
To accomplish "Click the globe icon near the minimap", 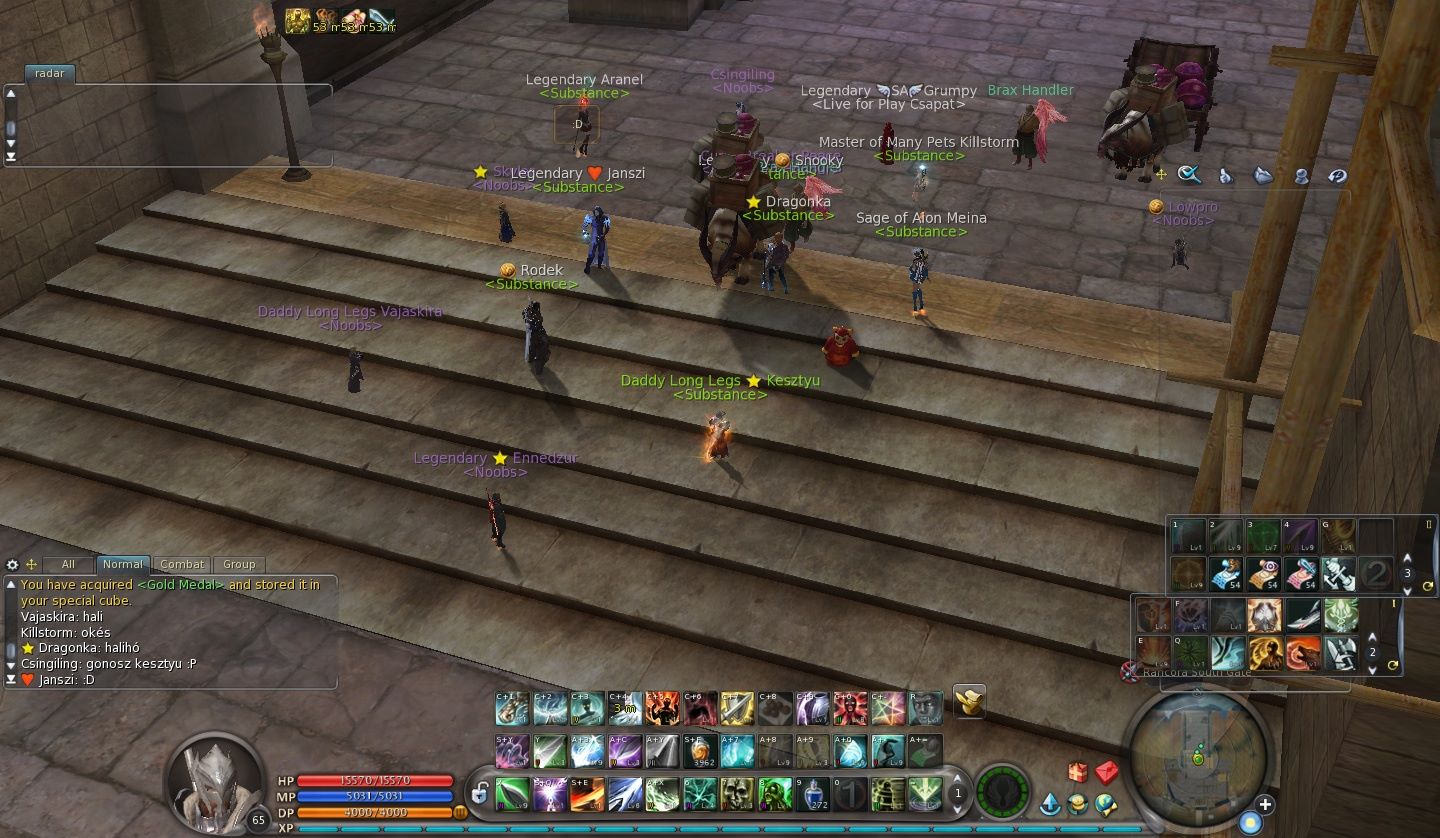I will click(x=1105, y=803).
